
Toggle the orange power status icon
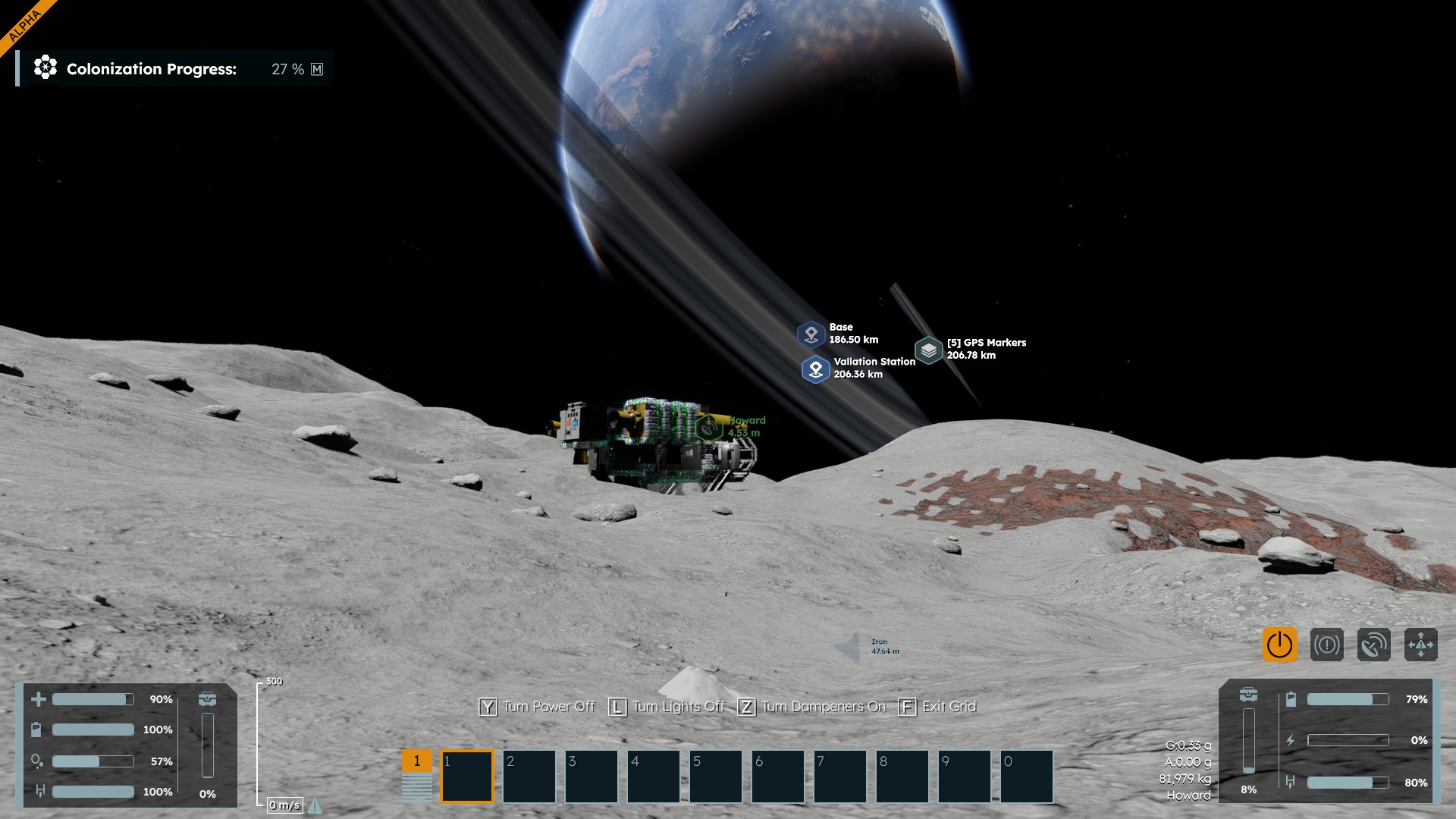click(1279, 645)
